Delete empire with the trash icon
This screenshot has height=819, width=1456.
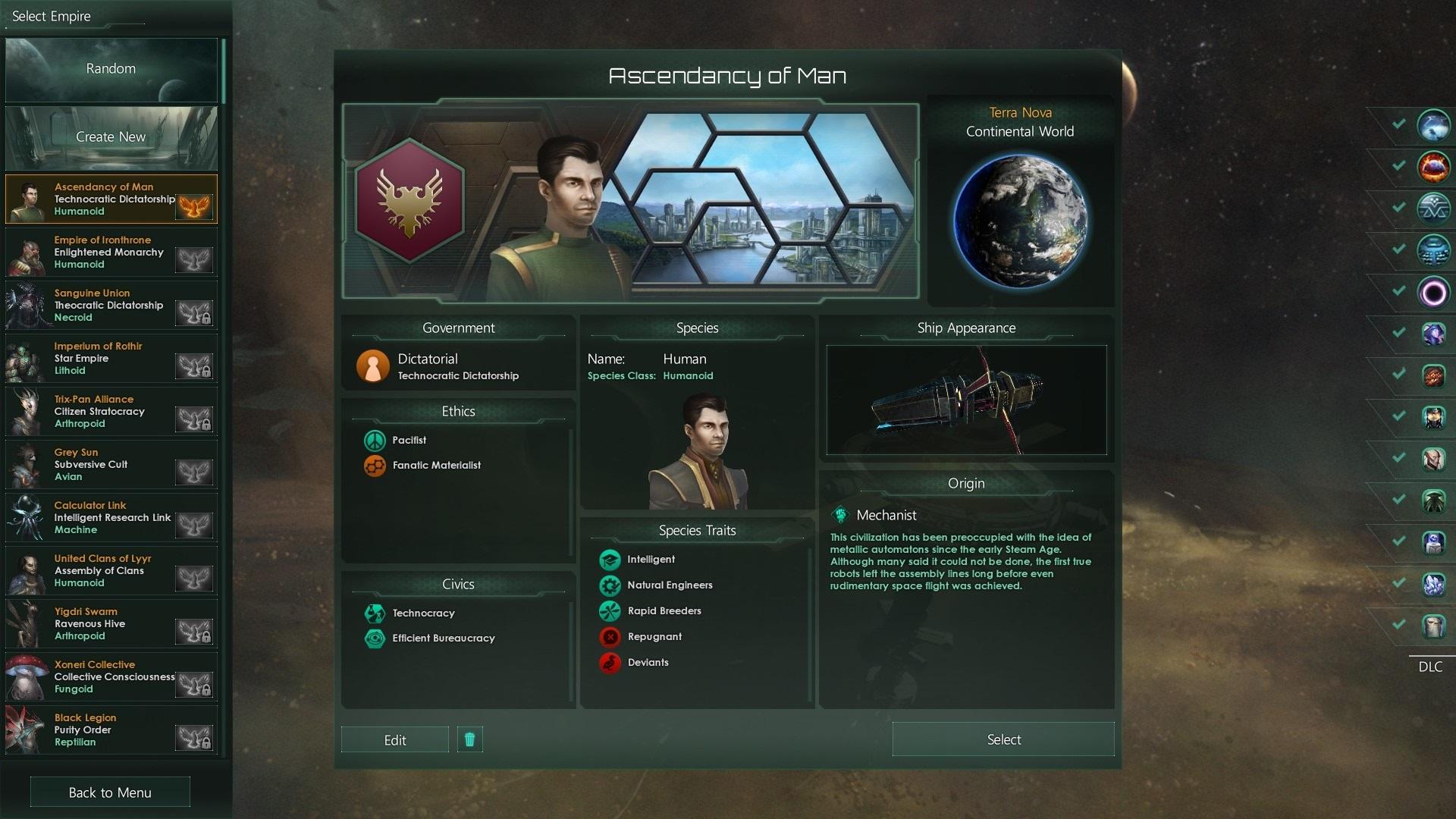tap(469, 739)
